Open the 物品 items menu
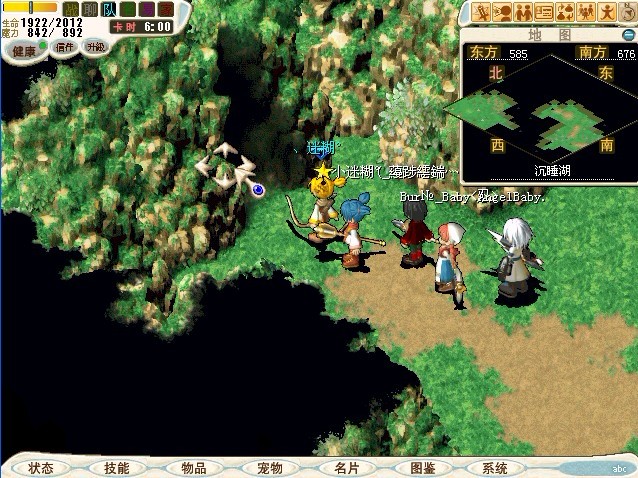The height and width of the screenshot is (478, 638). pyautogui.click(x=194, y=467)
